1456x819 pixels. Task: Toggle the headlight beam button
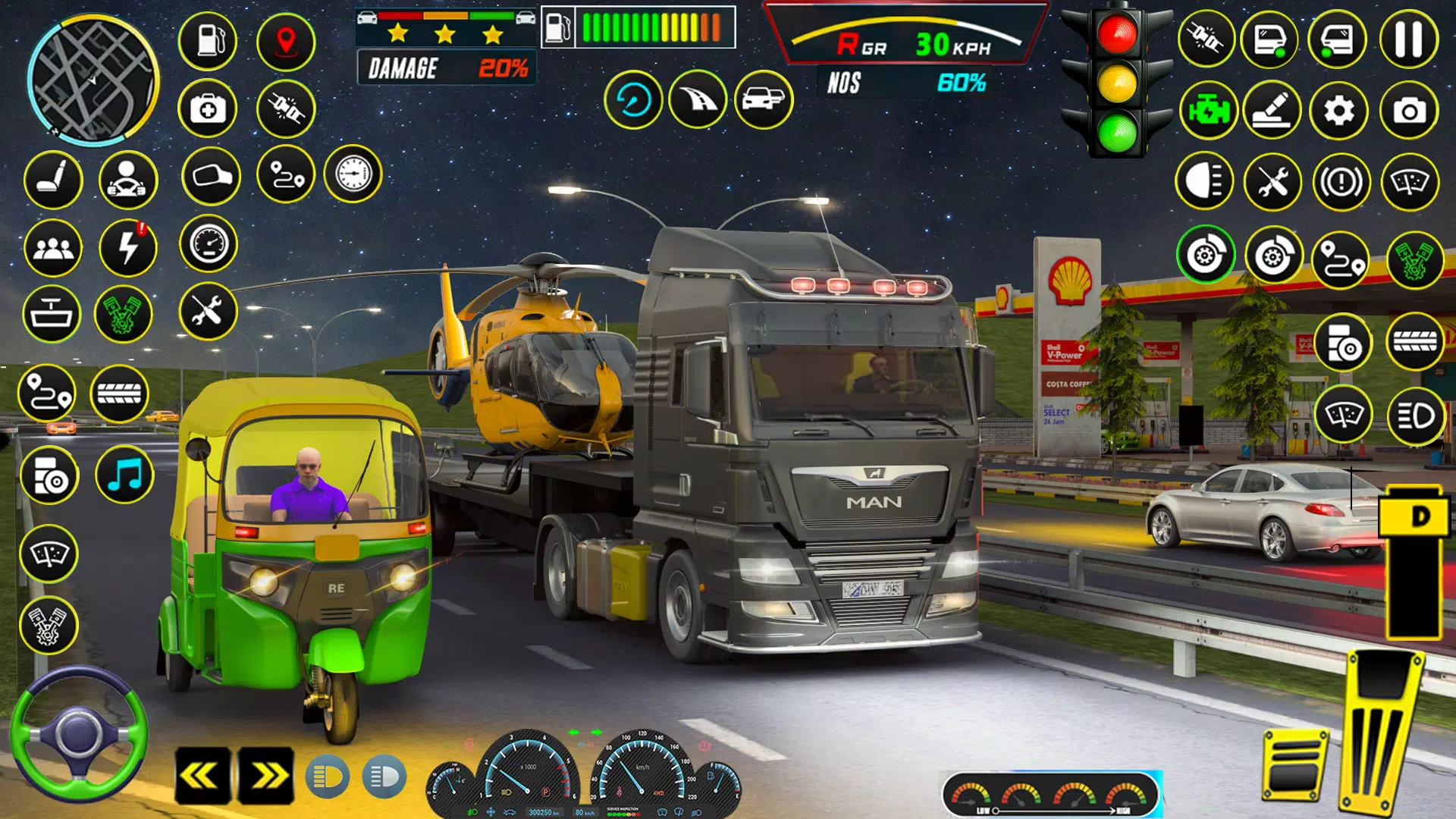1204,181
